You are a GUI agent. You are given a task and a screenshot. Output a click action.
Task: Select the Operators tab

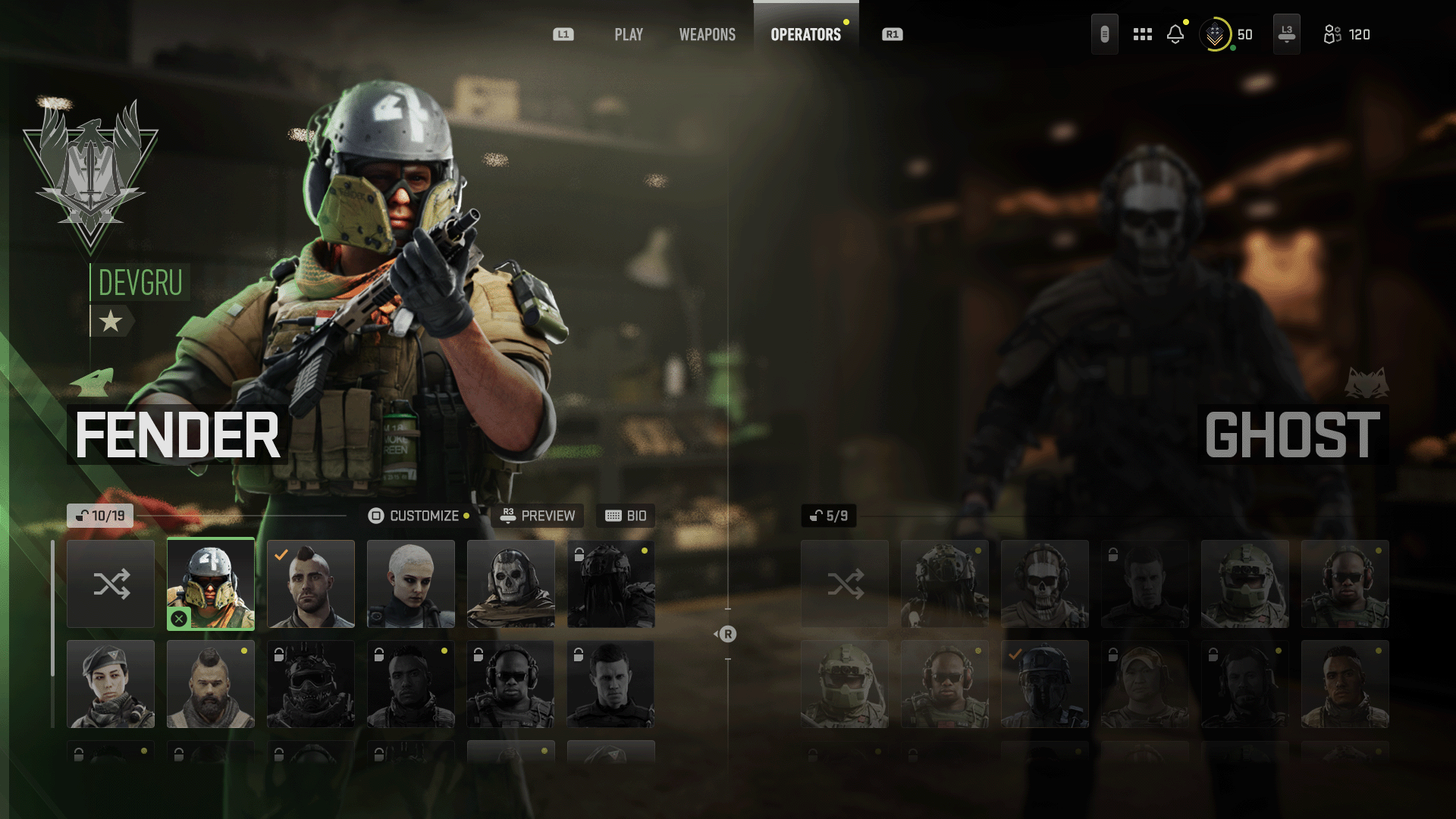pos(805,35)
